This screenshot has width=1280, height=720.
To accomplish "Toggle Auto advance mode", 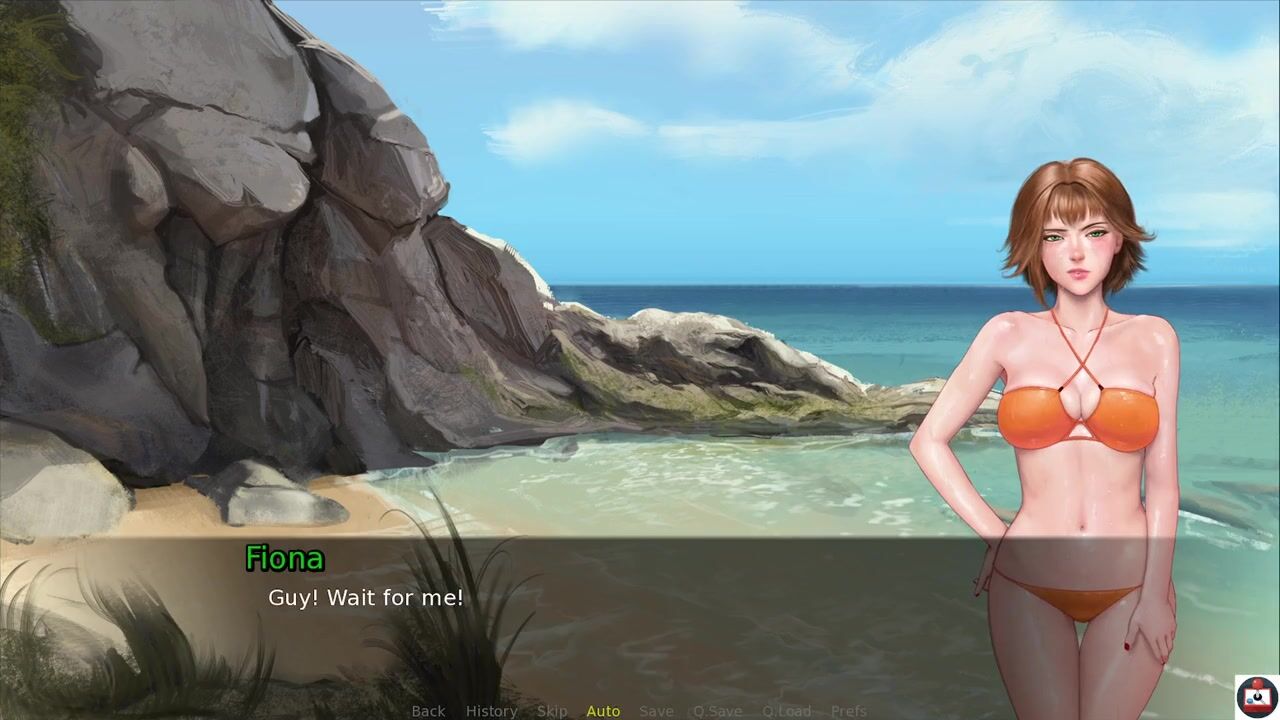I will (x=603, y=711).
